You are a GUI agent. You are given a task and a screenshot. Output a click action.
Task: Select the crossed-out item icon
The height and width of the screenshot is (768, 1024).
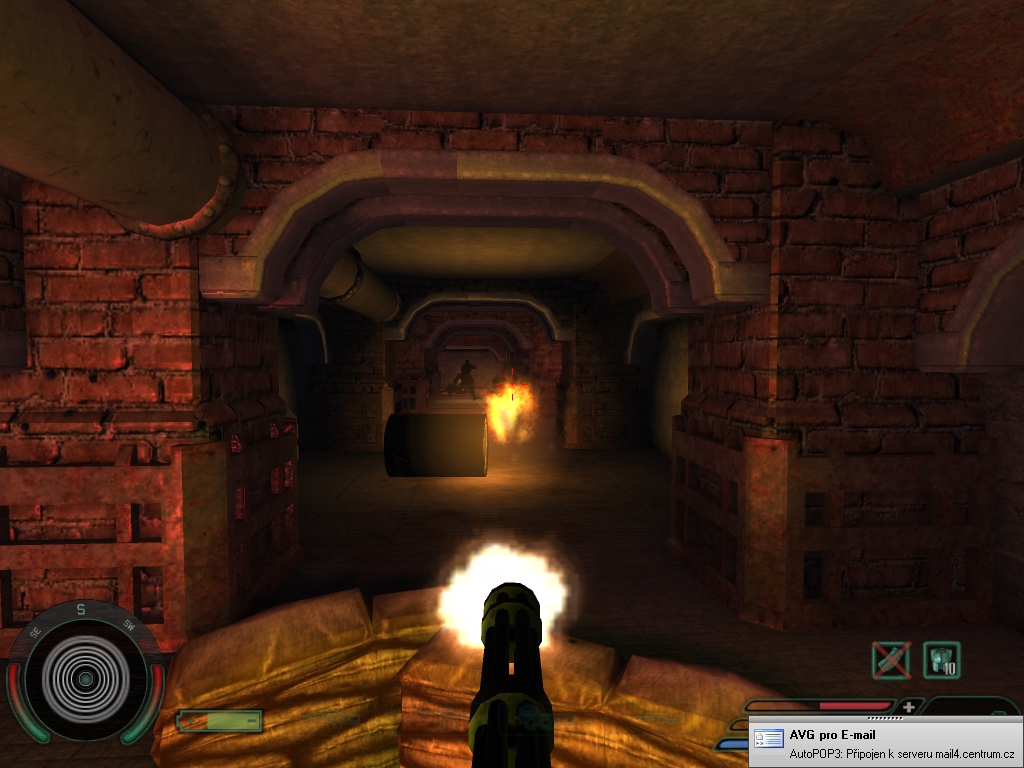pyautogui.click(x=889, y=660)
